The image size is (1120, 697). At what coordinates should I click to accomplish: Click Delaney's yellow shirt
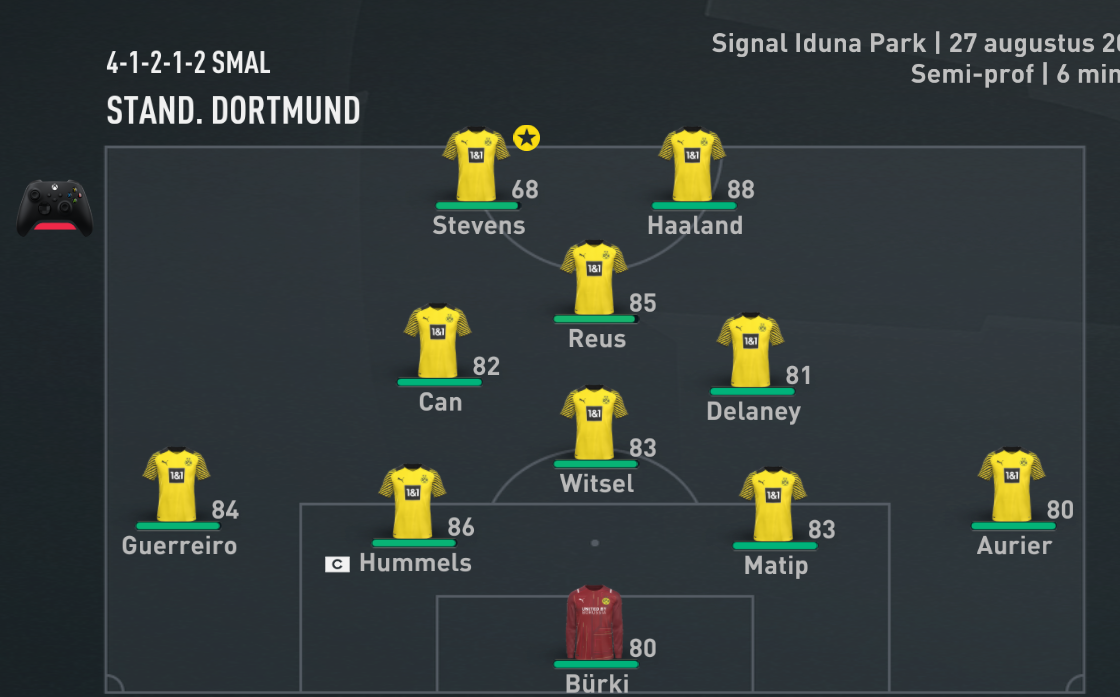[x=750, y=351]
